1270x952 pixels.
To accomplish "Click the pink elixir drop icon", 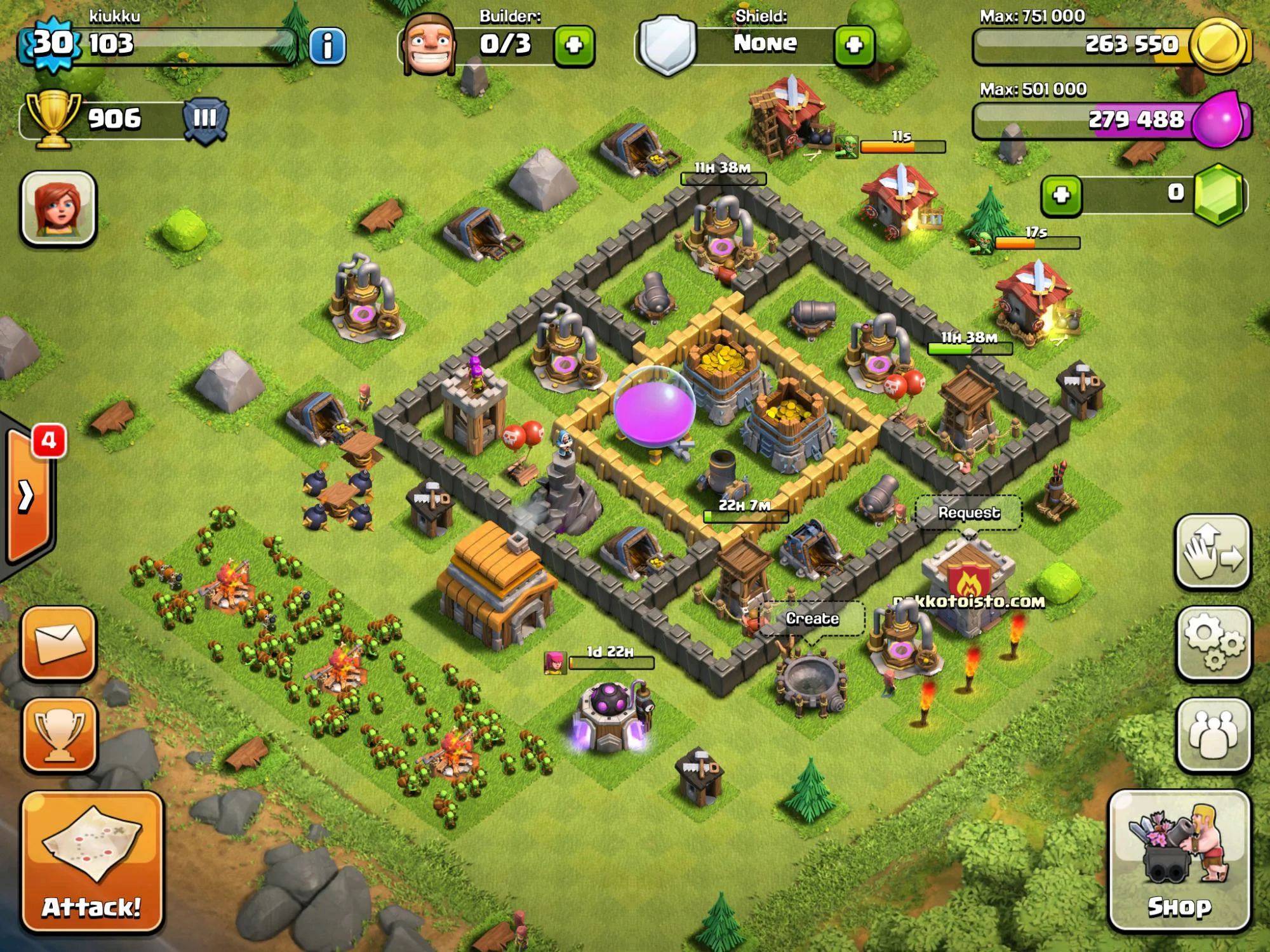I will [x=1217, y=119].
